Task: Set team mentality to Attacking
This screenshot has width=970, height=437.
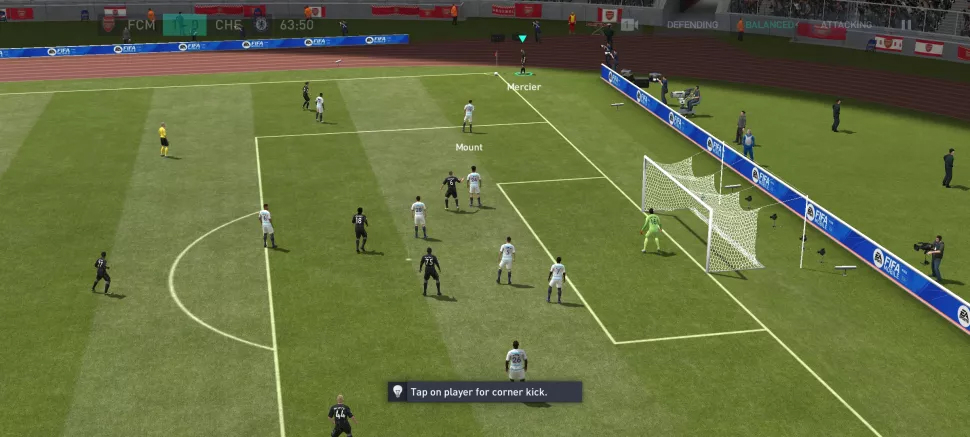Action: pyautogui.click(x=846, y=24)
